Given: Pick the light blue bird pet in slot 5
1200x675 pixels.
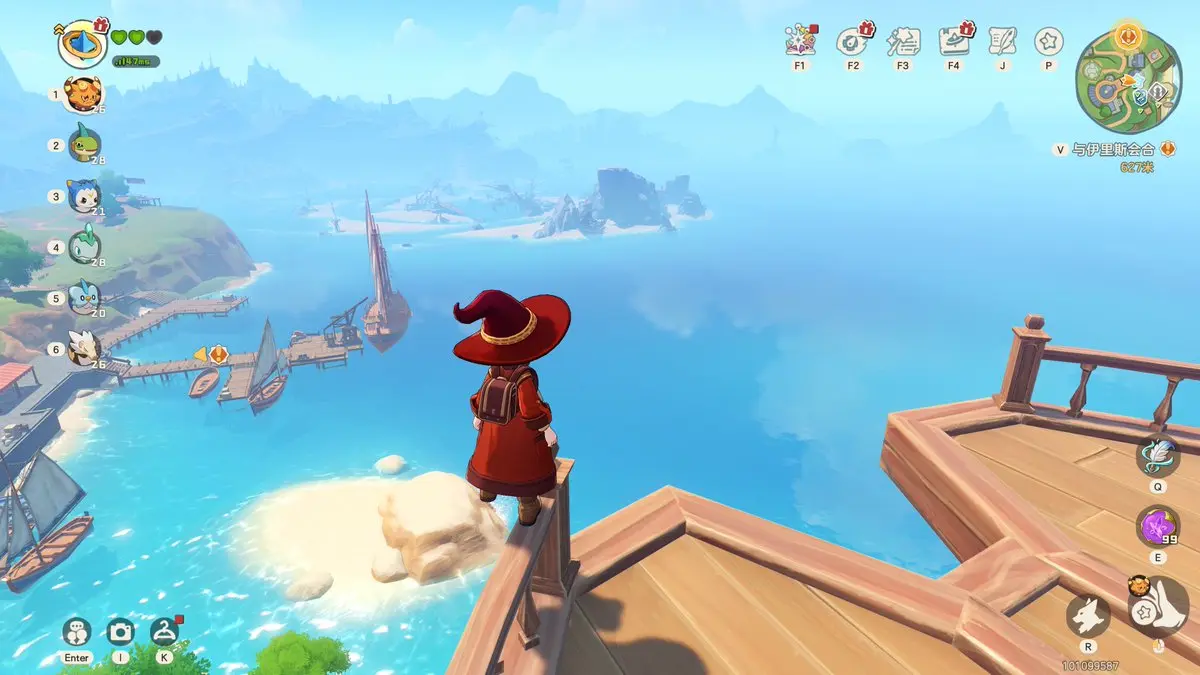Looking at the screenshot, I should coord(84,297).
